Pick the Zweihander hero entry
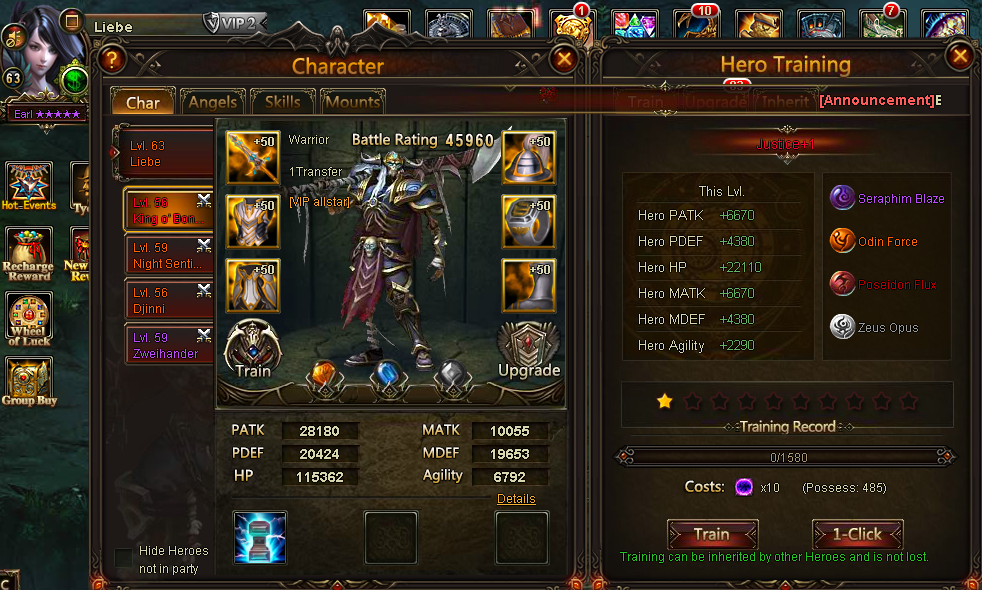982x590 pixels. click(x=169, y=345)
